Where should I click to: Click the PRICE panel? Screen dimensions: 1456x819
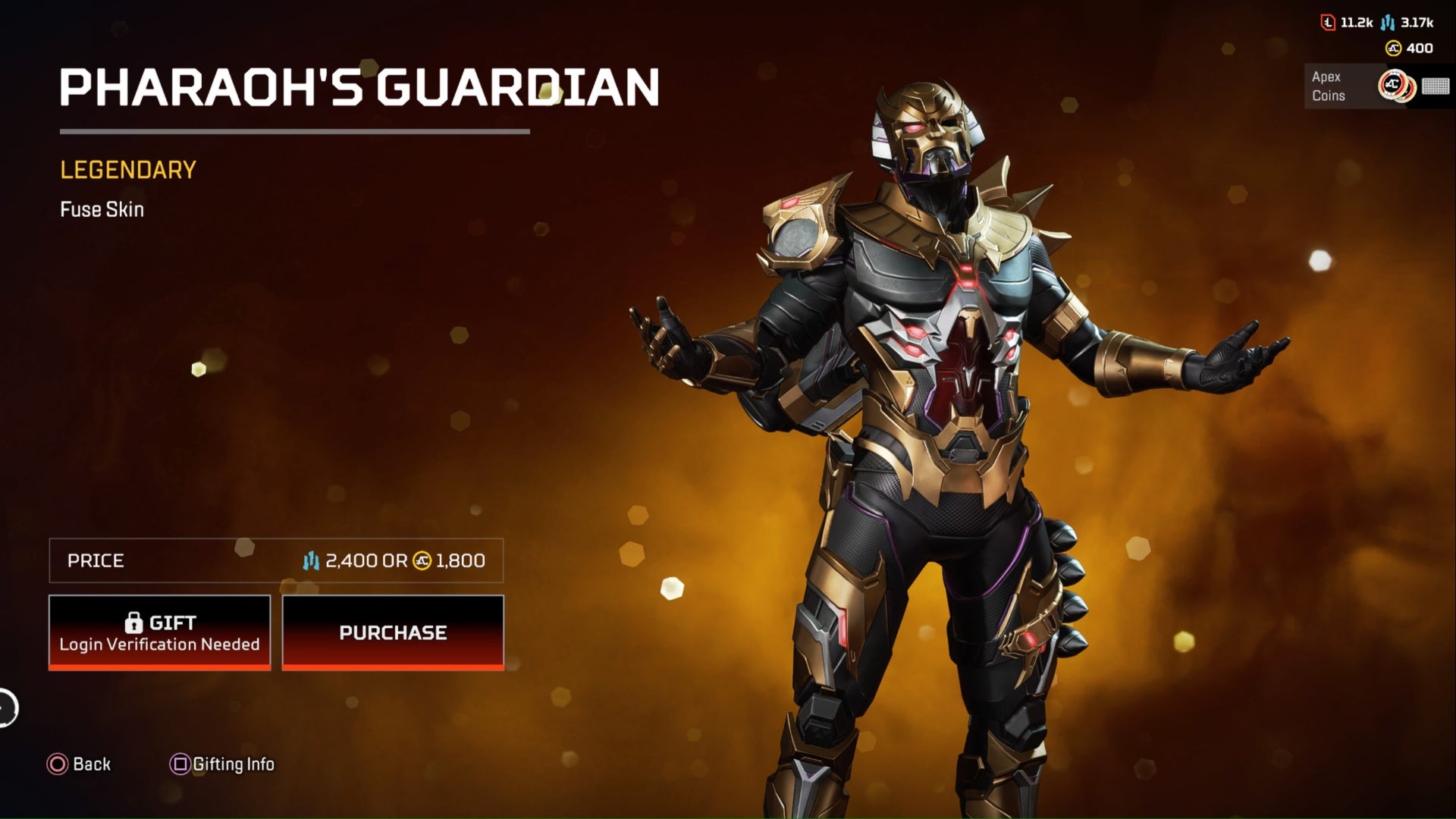(277, 561)
